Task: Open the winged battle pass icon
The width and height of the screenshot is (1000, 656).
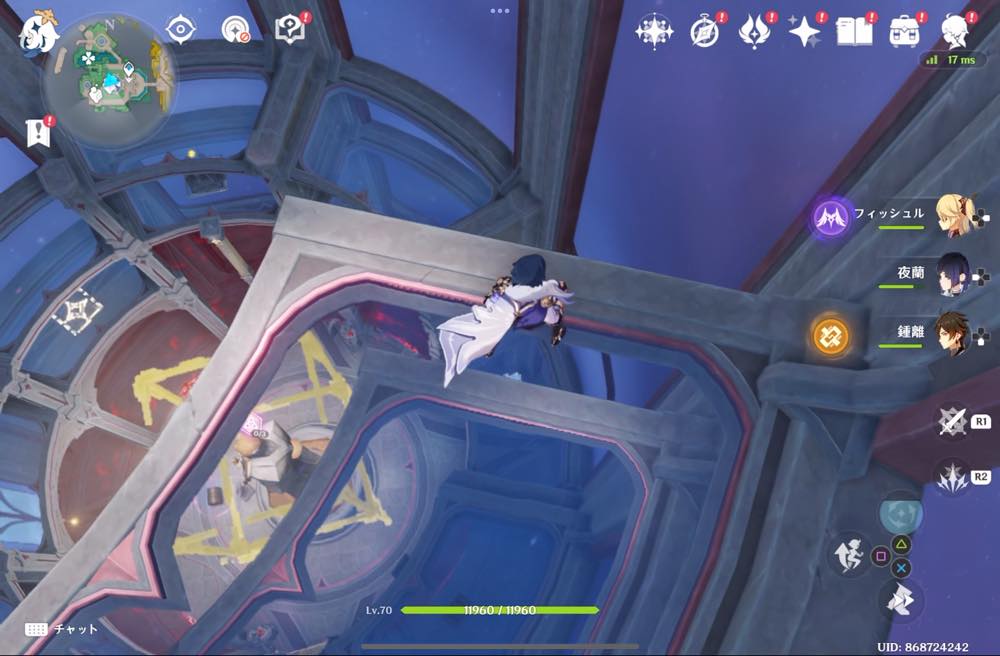Action: pyautogui.click(x=754, y=32)
